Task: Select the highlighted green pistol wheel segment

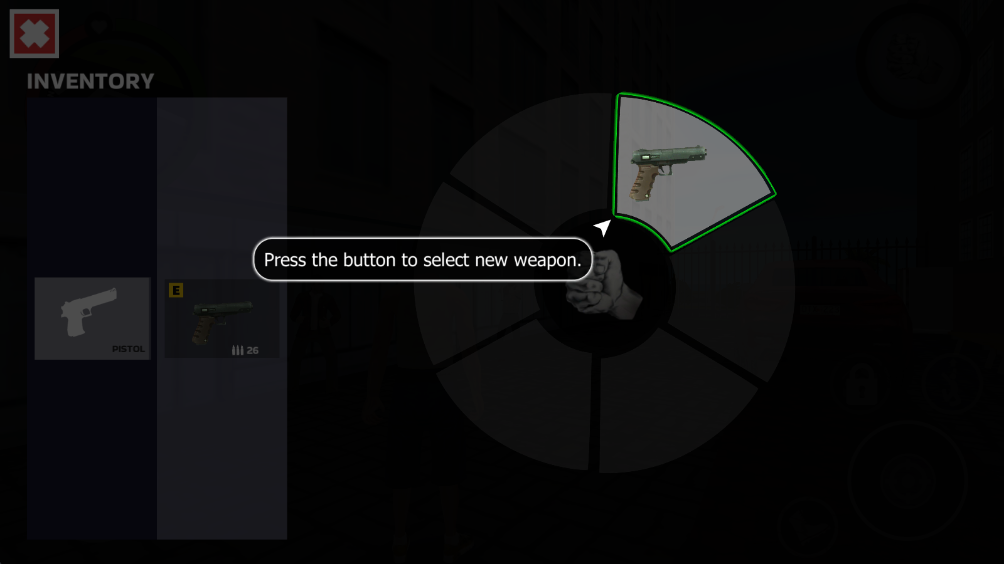Action: [683, 172]
